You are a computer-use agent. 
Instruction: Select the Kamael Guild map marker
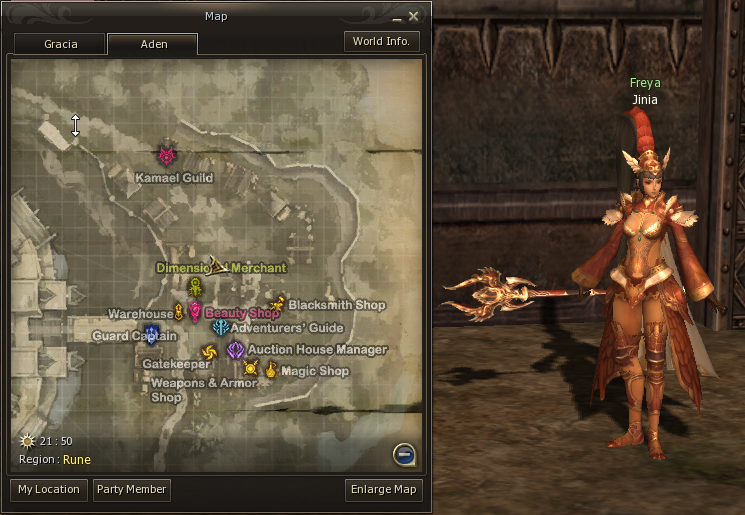pyautogui.click(x=167, y=156)
